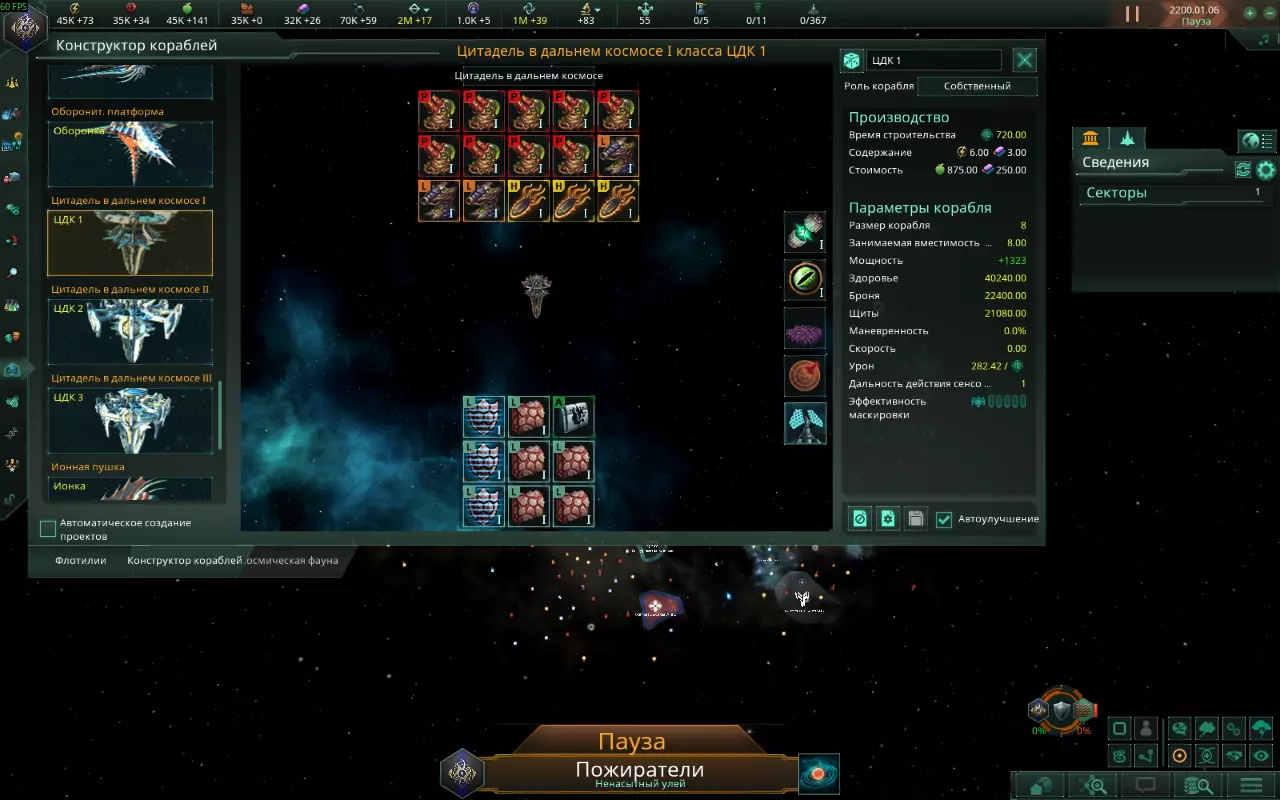Increase game speed with plus button

[1250, 14]
